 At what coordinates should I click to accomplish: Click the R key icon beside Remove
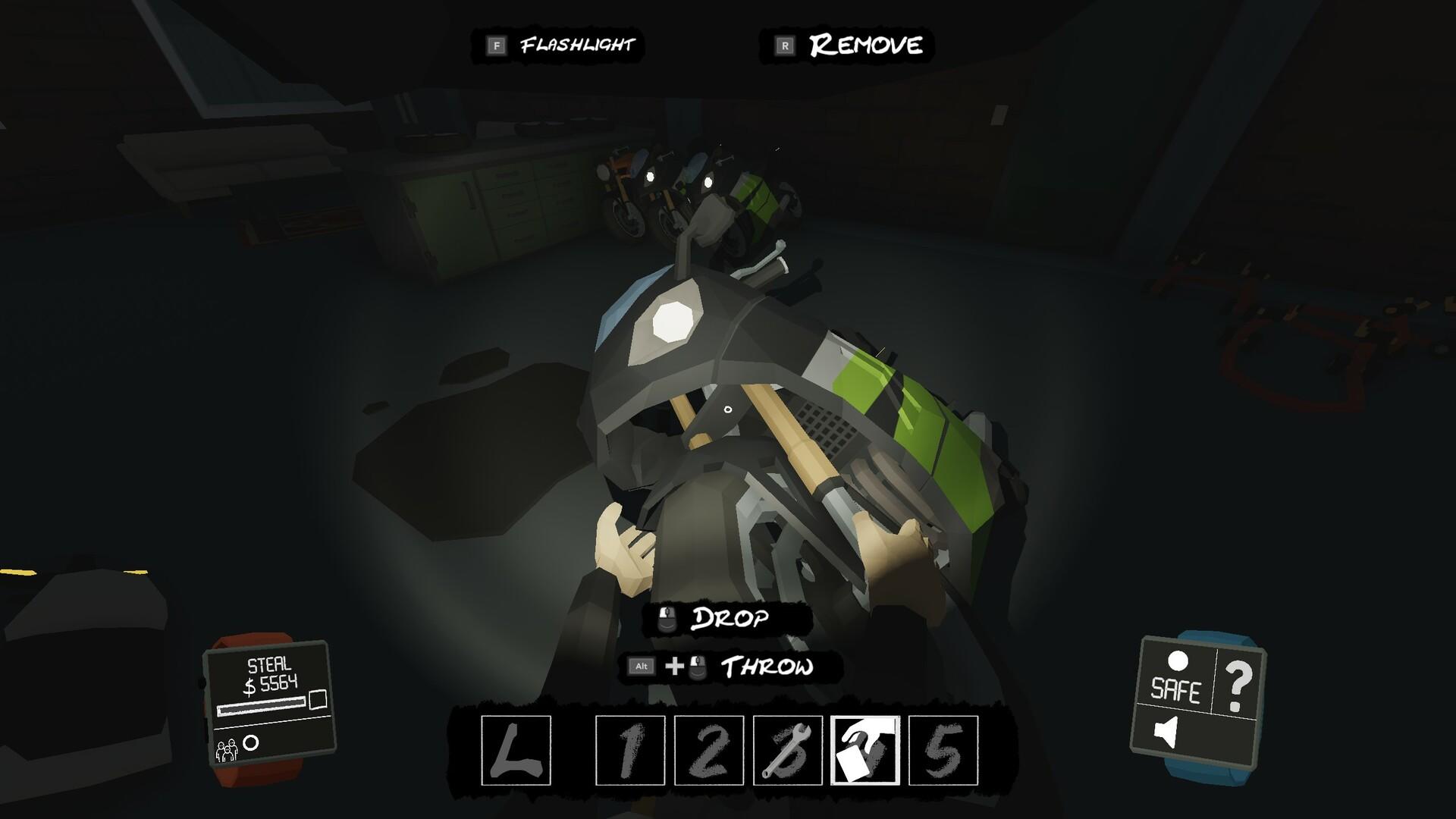783,45
